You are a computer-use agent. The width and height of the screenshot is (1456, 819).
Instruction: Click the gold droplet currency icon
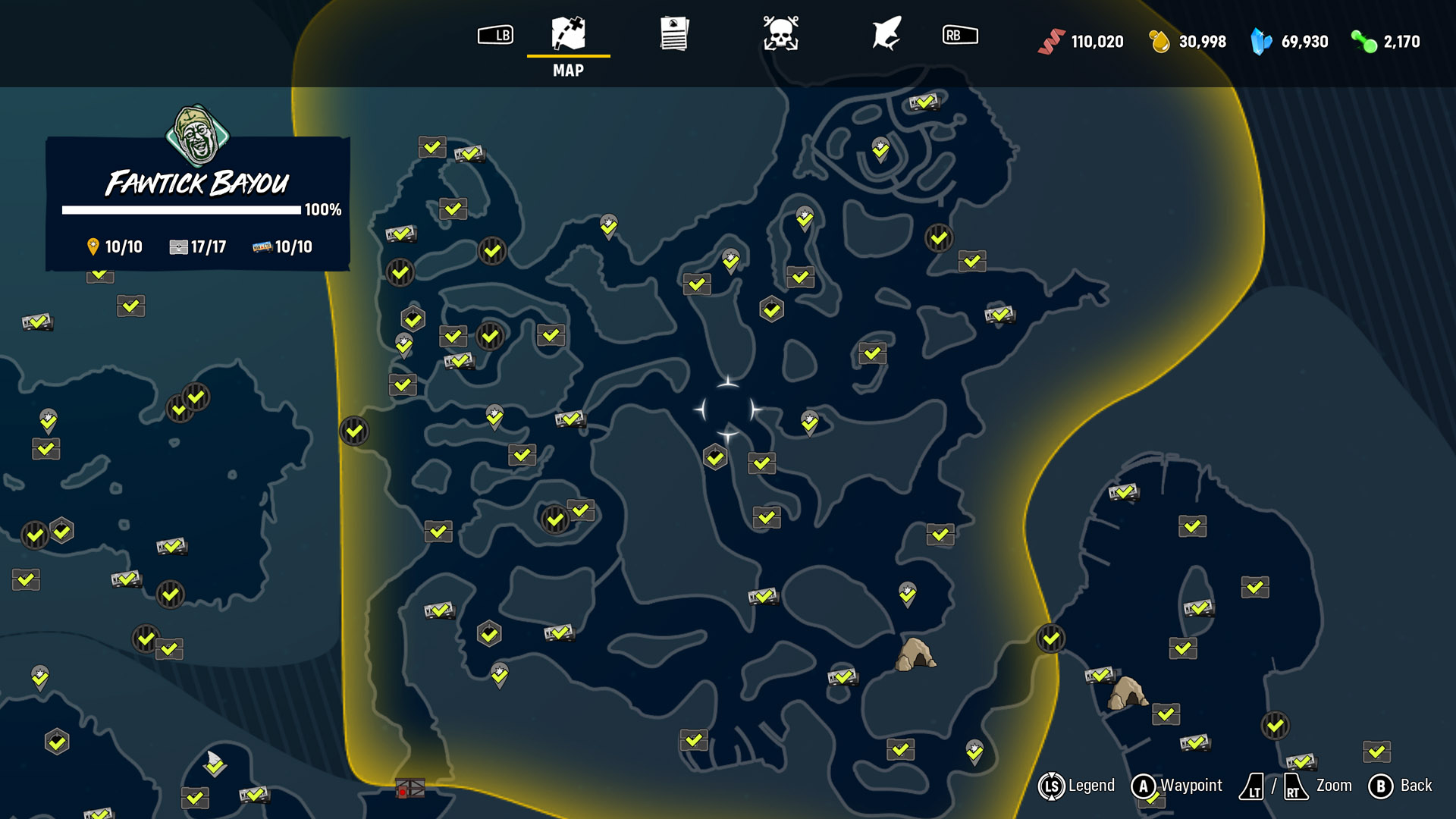pos(1159,42)
